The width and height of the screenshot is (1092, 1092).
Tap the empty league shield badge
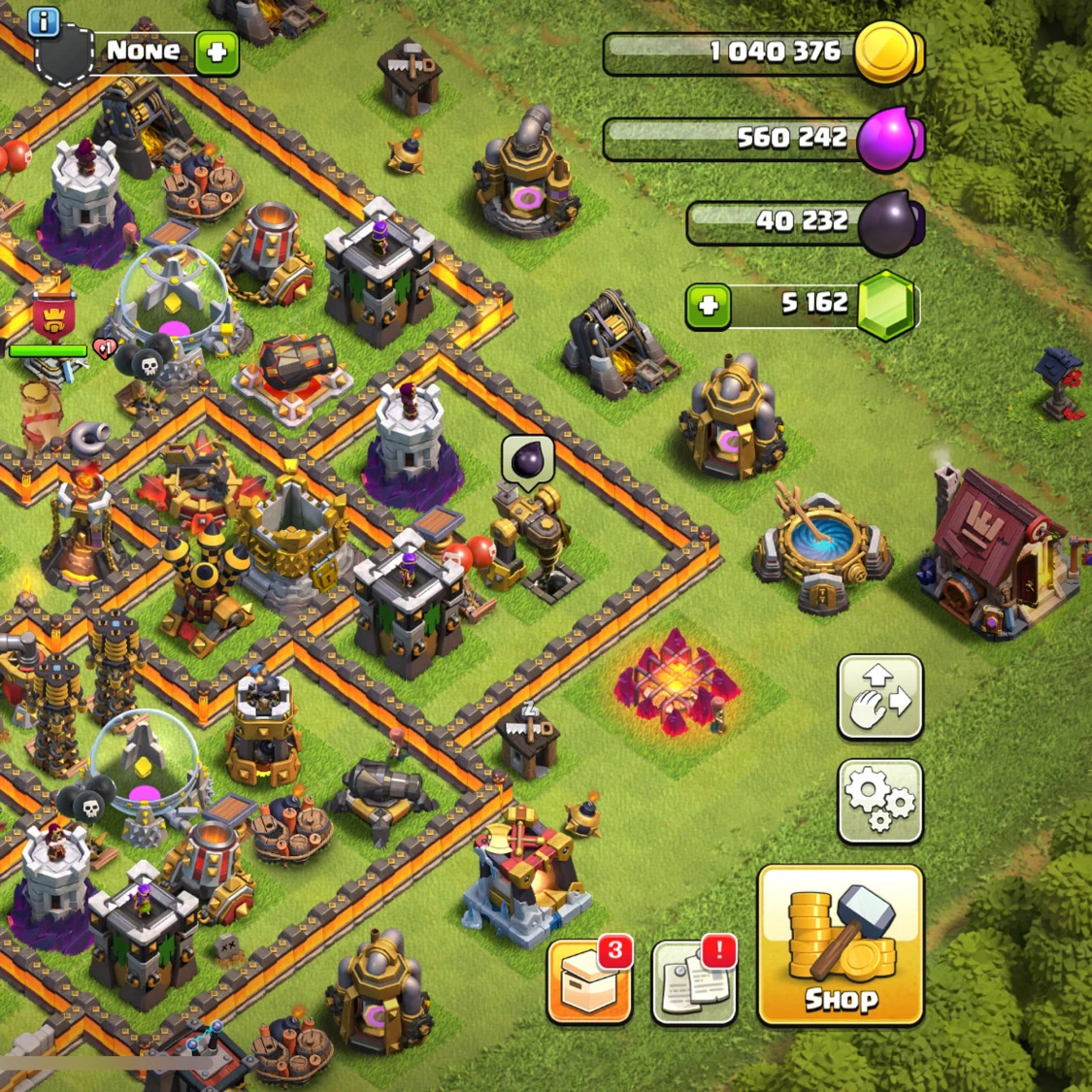point(64,56)
